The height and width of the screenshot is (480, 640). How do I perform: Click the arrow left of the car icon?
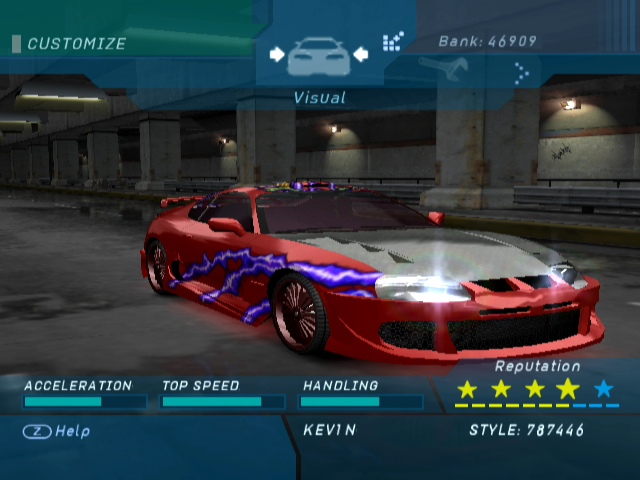[x=277, y=54]
